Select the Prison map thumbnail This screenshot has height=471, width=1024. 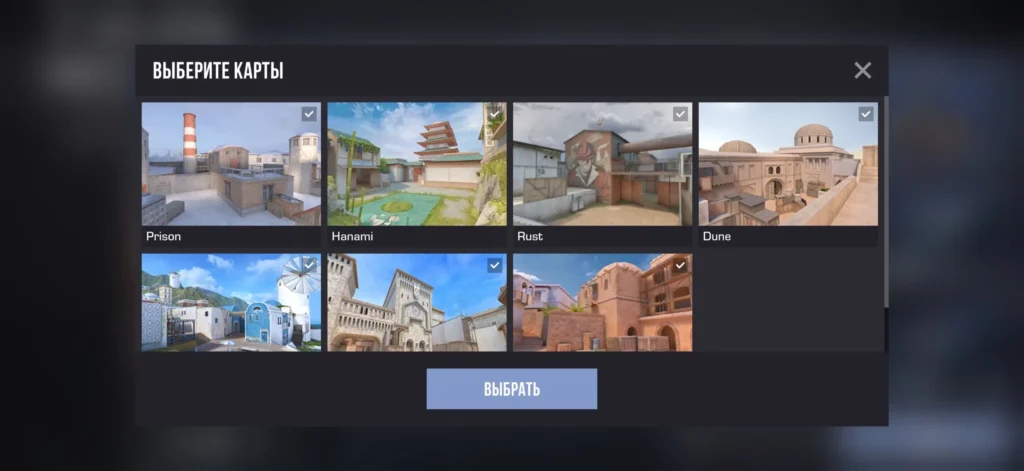click(x=231, y=165)
